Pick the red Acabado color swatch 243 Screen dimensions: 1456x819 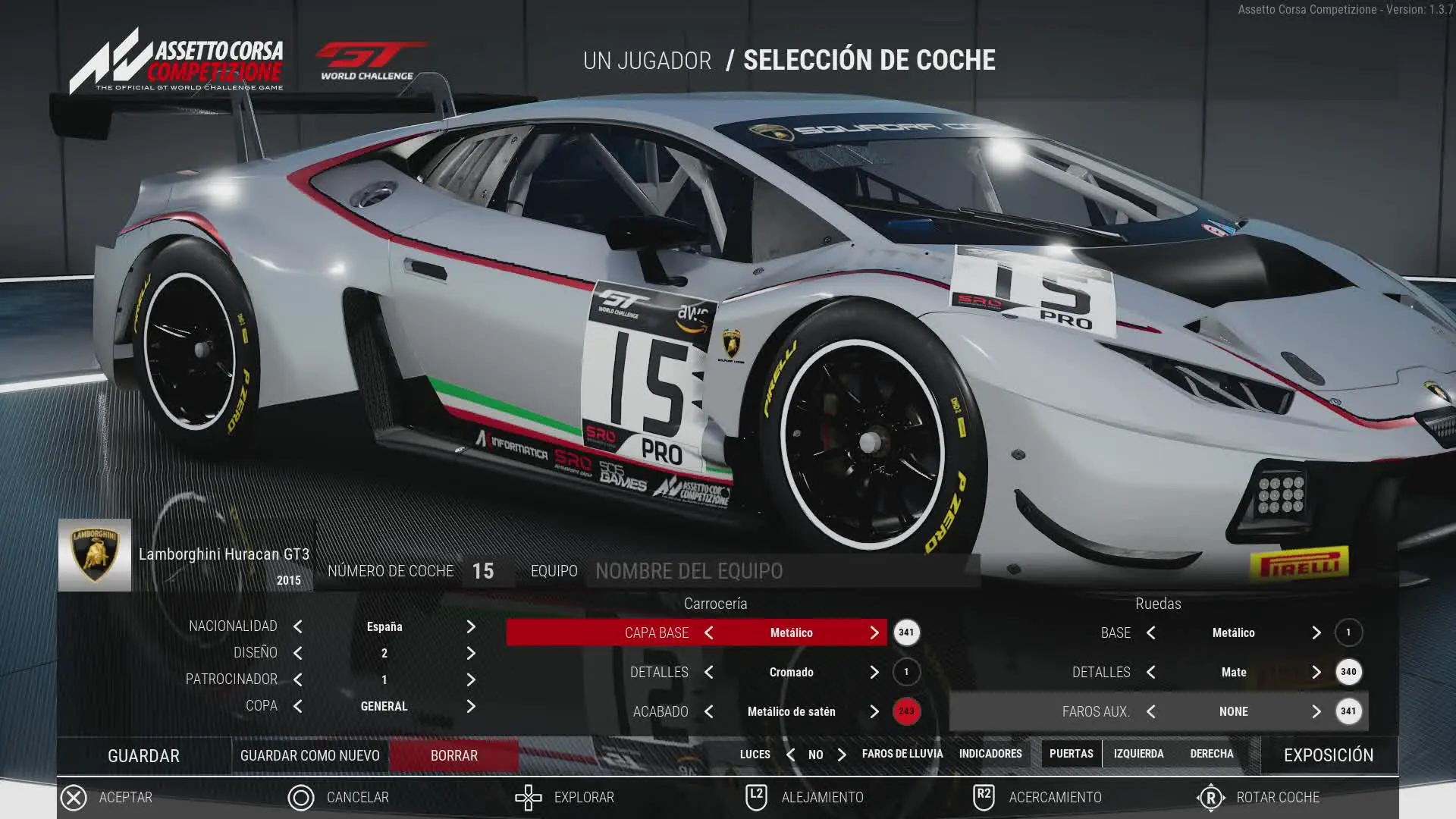coord(906,711)
